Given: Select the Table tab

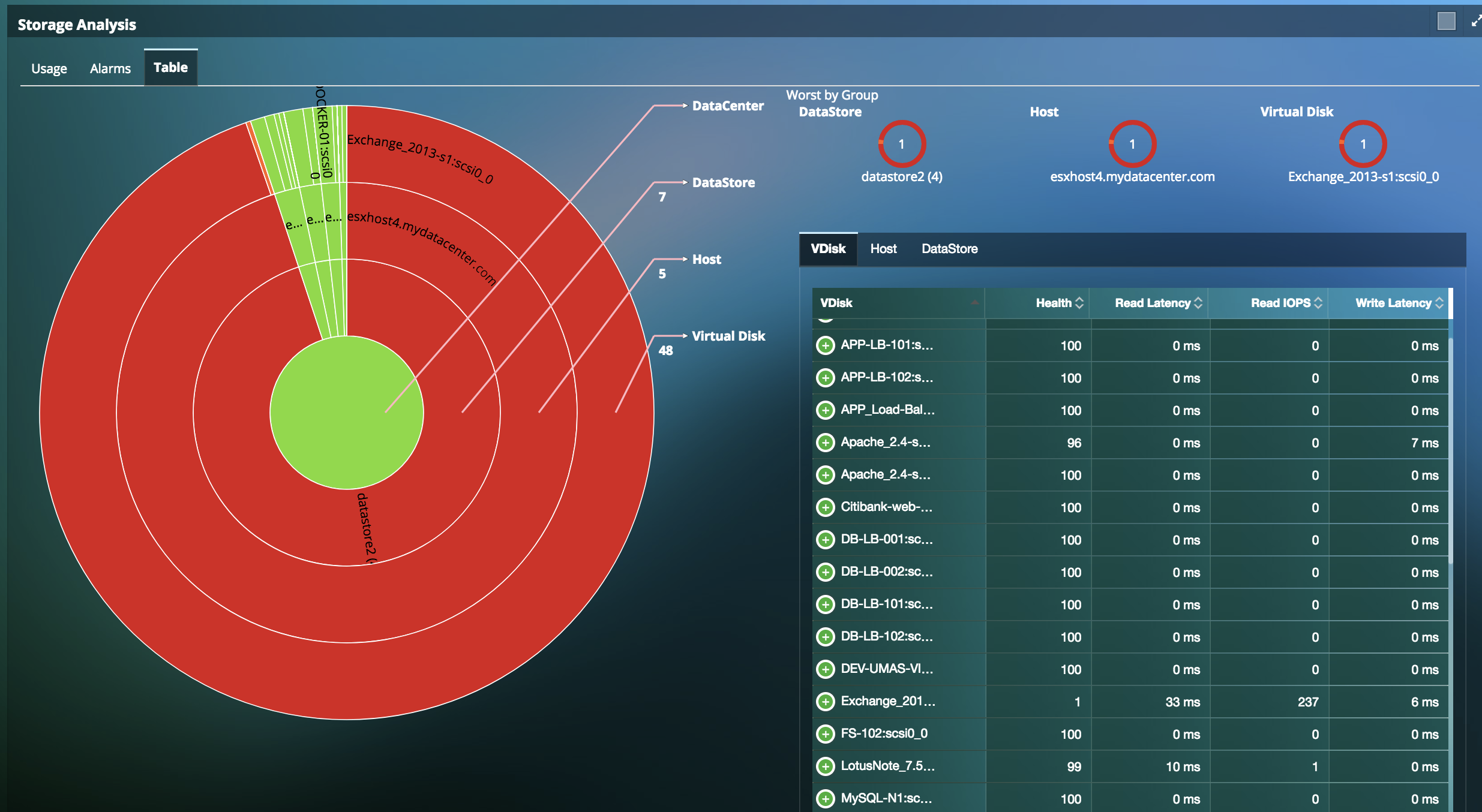Looking at the screenshot, I should [170, 67].
